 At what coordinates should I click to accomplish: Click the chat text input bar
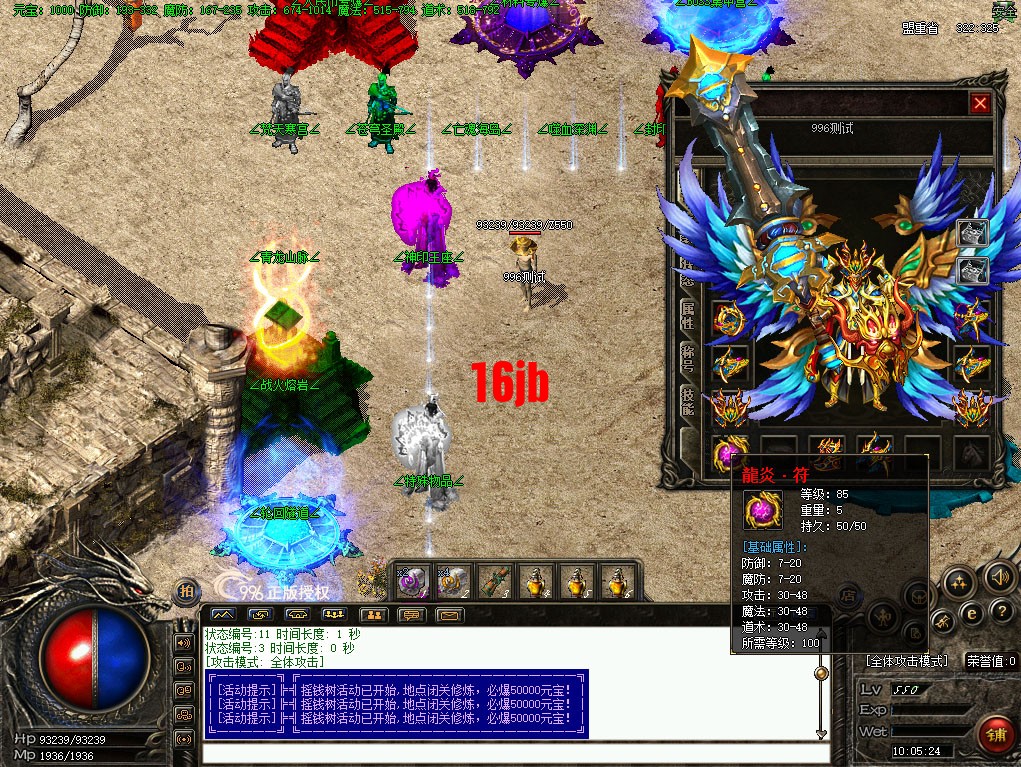click(510, 752)
